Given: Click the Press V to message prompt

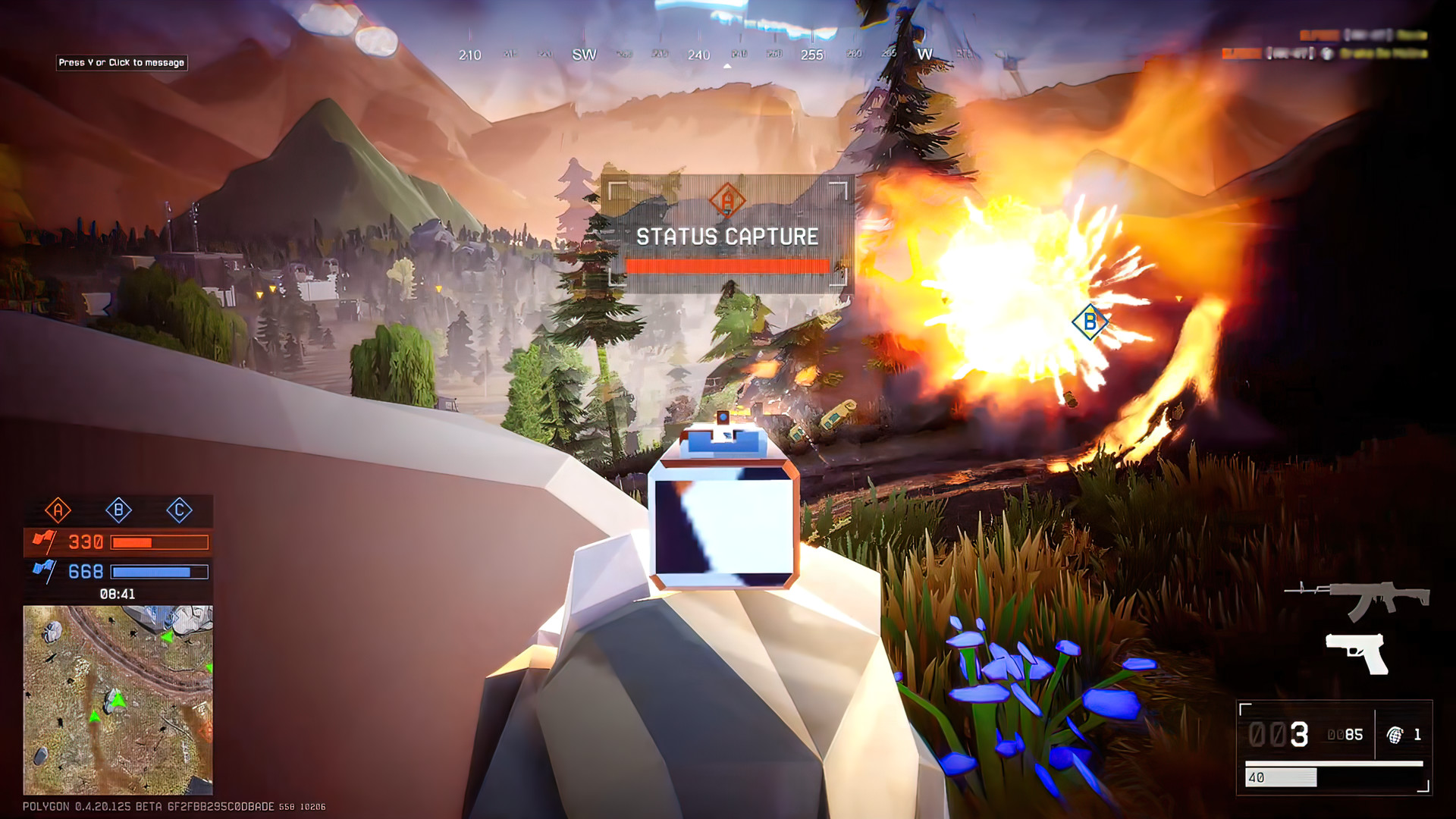Looking at the screenshot, I should click(122, 63).
